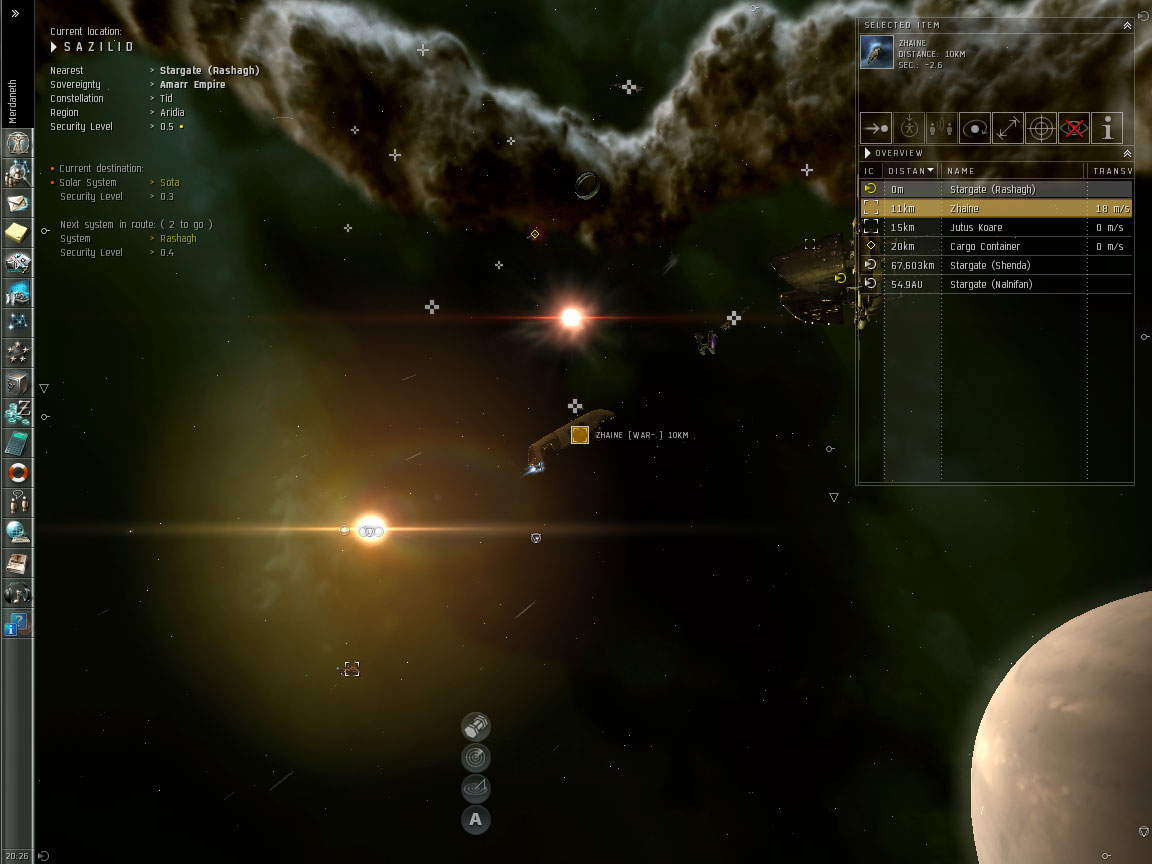The width and height of the screenshot is (1152, 864).
Task: Open the yellow notepad icon
Action: coord(17,233)
